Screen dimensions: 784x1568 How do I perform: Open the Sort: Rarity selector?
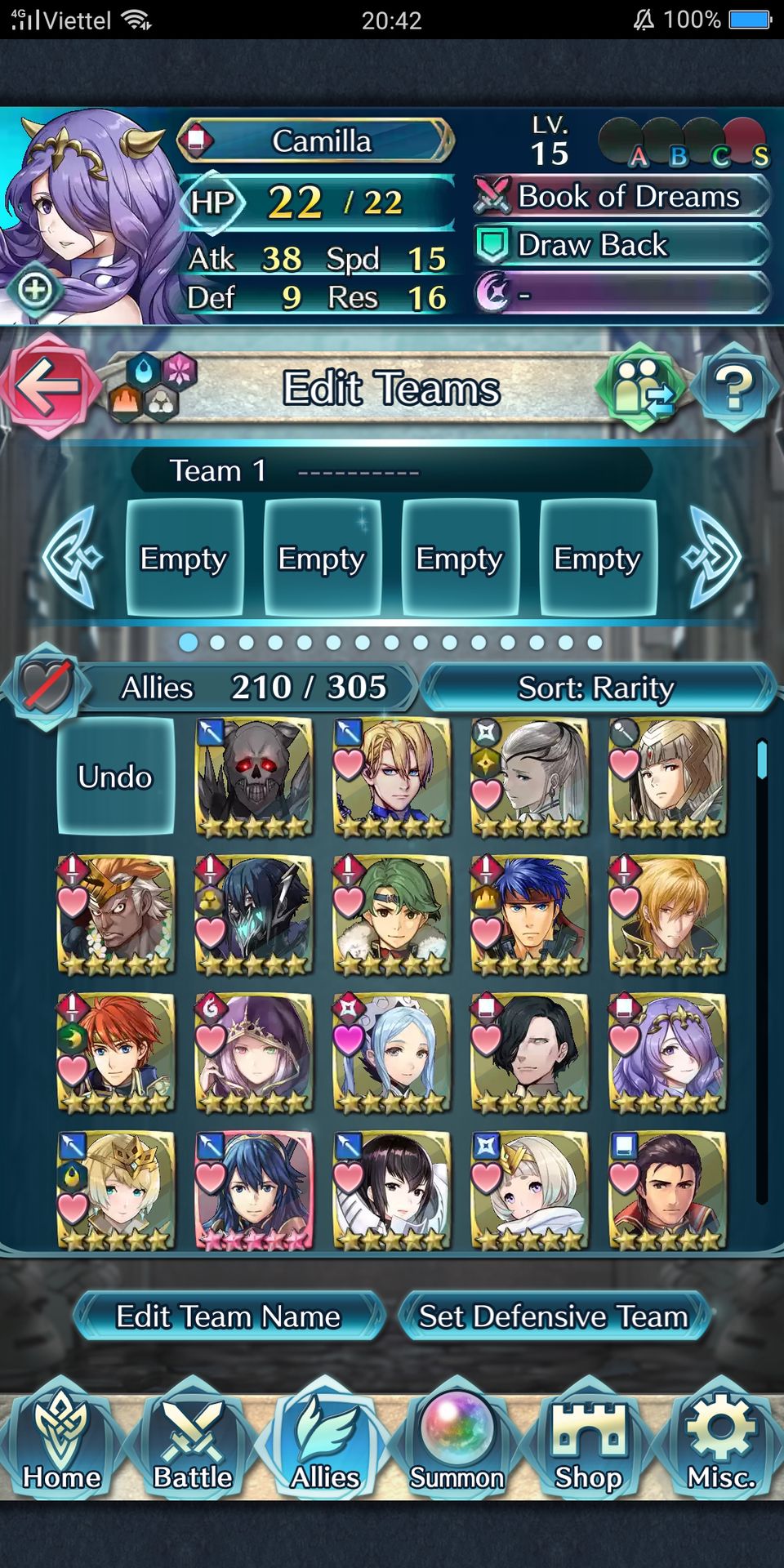click(596, 688)
